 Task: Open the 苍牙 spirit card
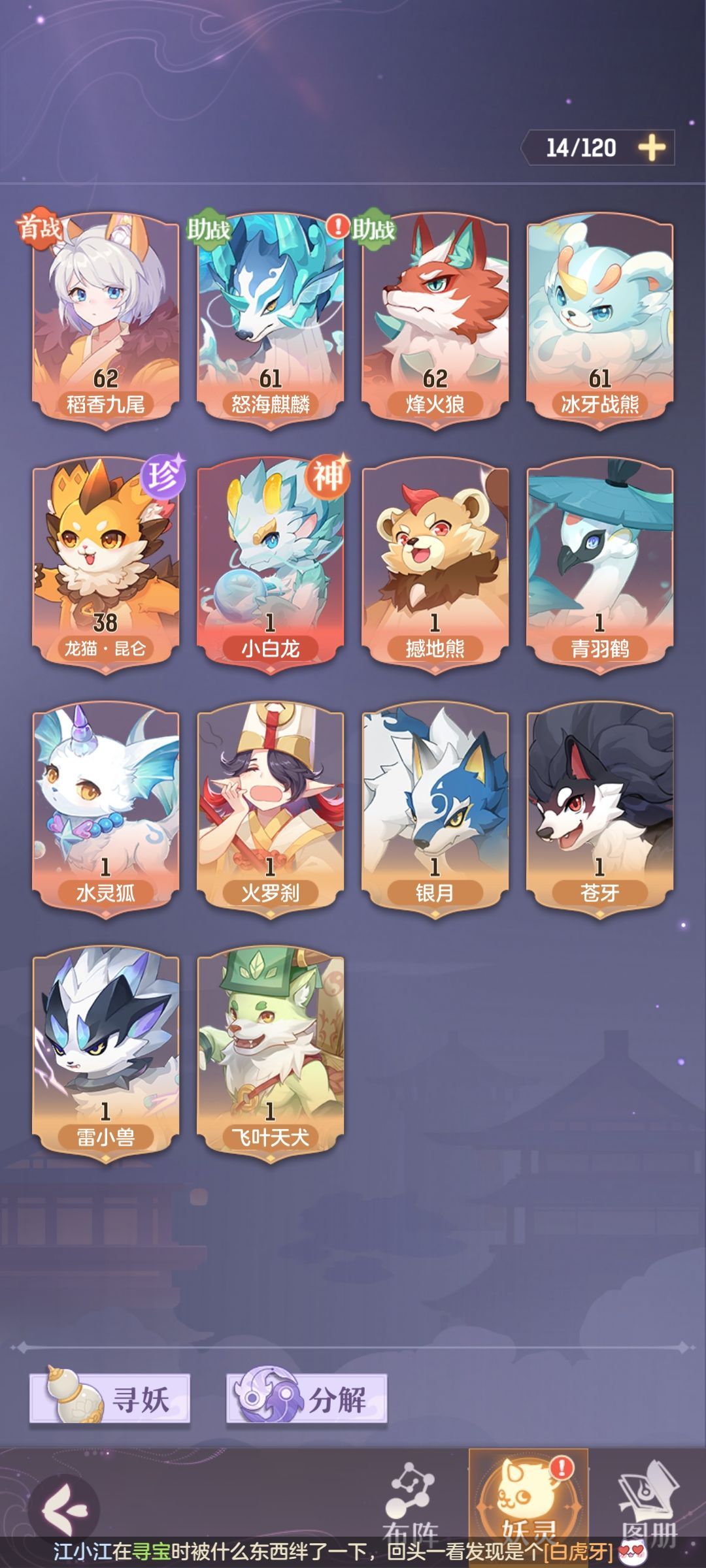point(600,809)
